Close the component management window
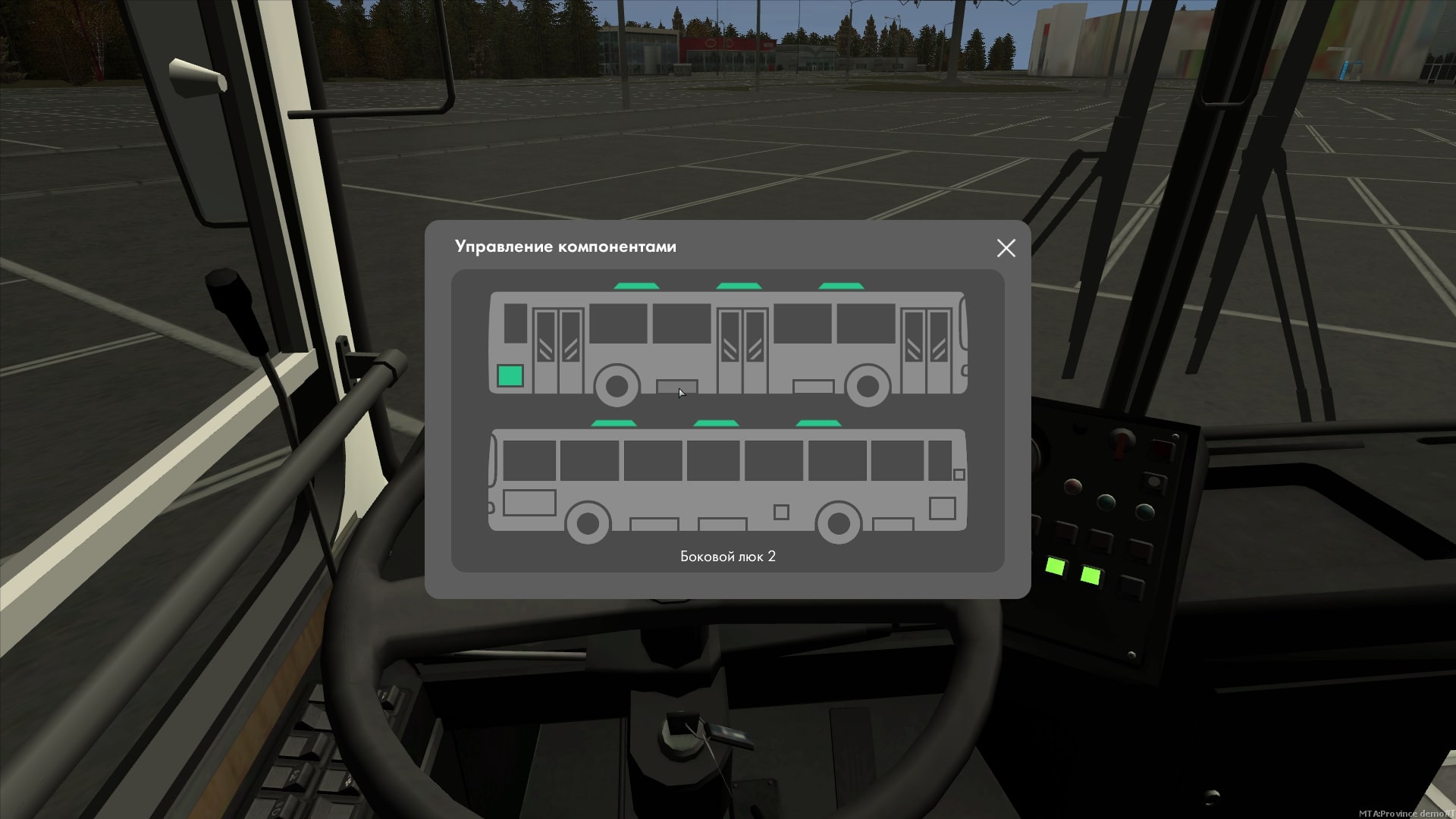Viewport: 1456px width, 819px height. click(1006, 248)
